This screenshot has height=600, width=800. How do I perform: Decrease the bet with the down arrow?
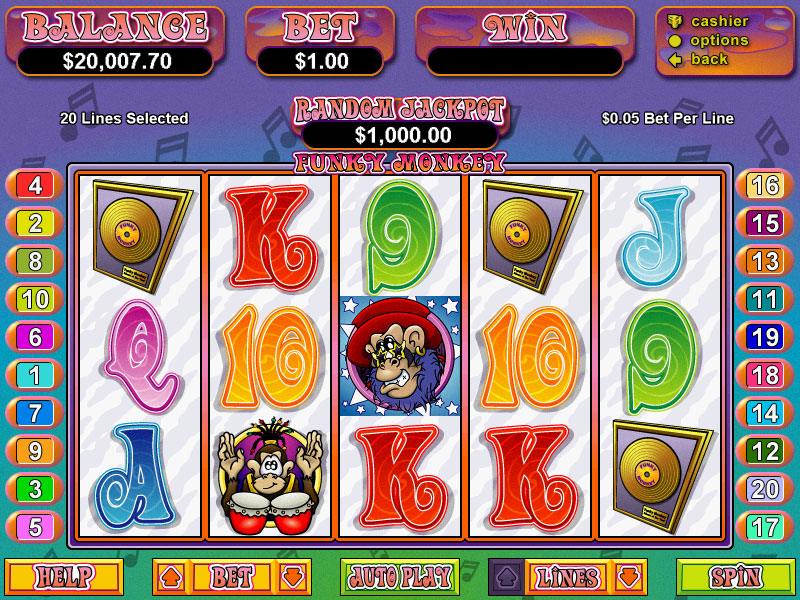pos(293,577)
